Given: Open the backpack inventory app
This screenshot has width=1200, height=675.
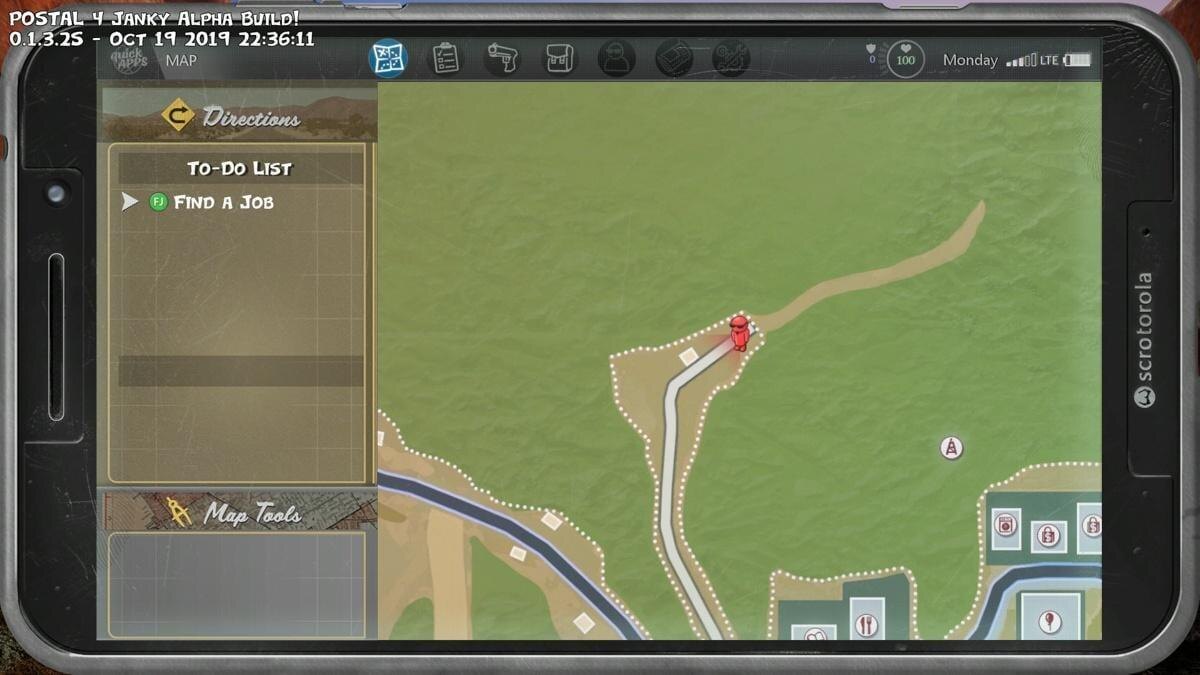Looking at the screenshot, I should click(x=559, y=58).
